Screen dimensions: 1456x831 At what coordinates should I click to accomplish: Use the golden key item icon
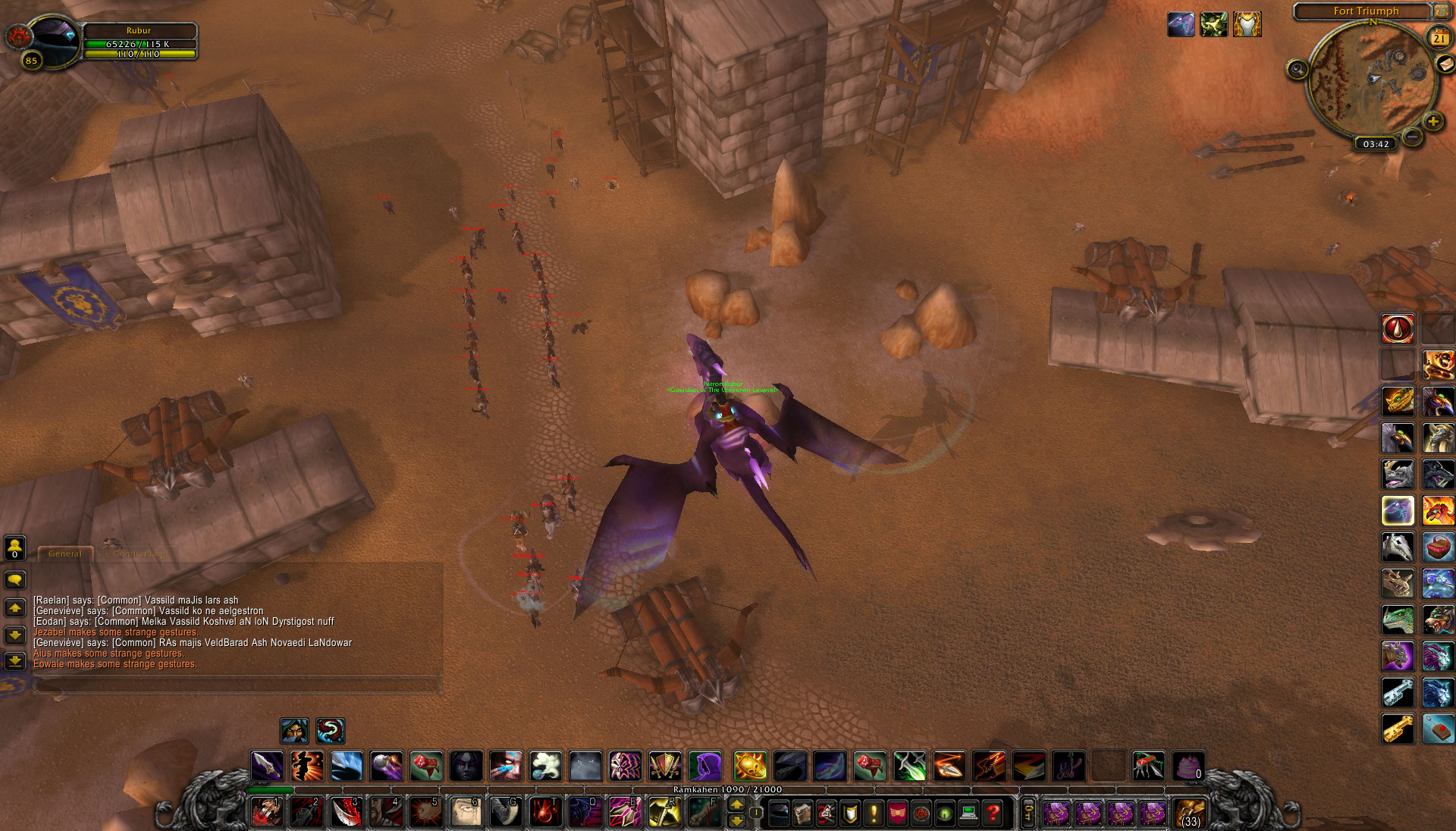click(1397, 729)
